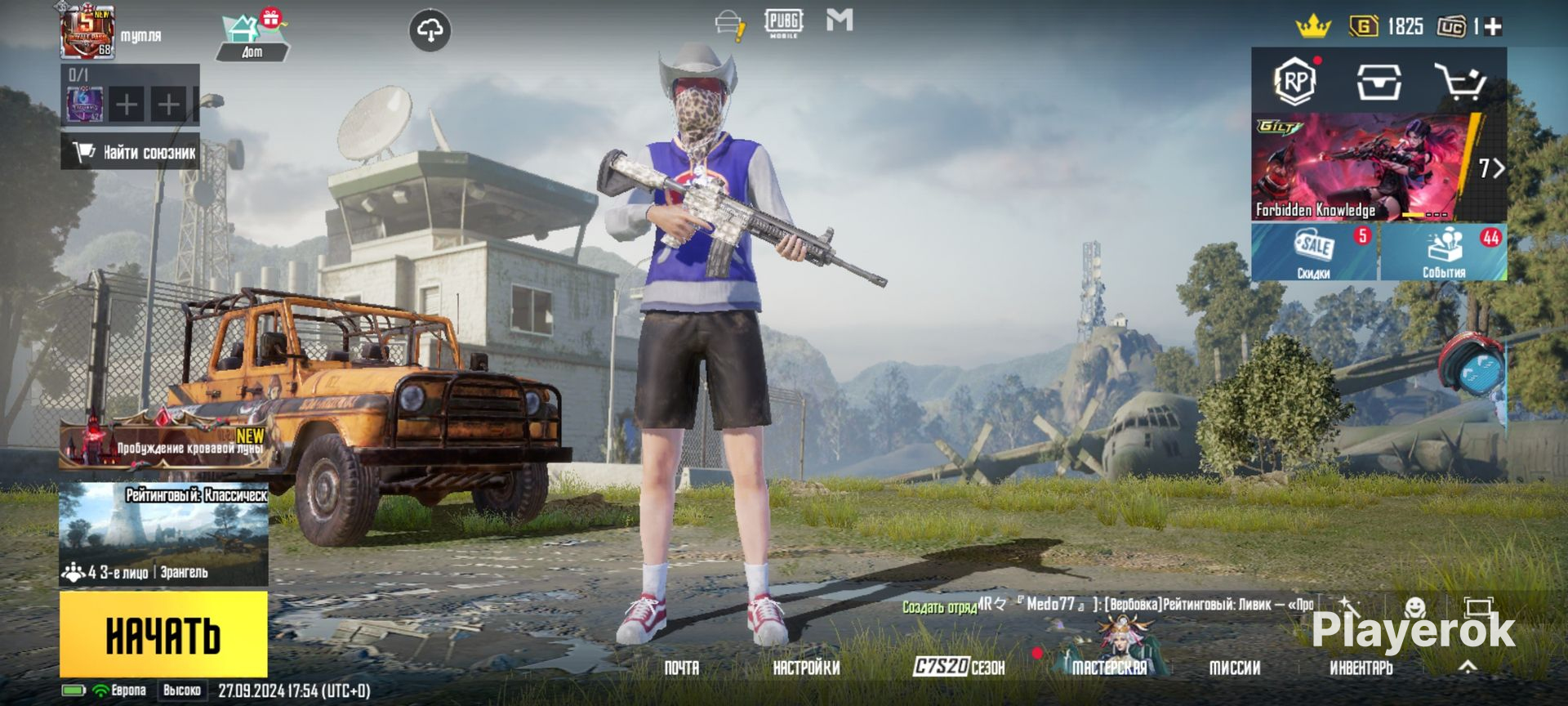
Task: Open the cloud download icon
Action: [430, 31]
